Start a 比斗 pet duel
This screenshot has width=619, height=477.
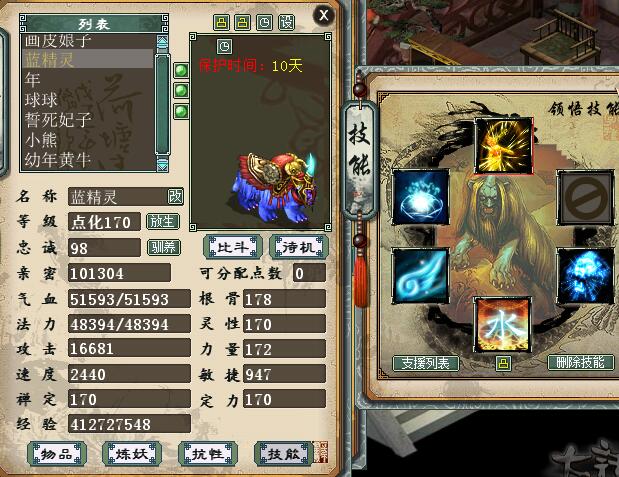tap(227, 246)
